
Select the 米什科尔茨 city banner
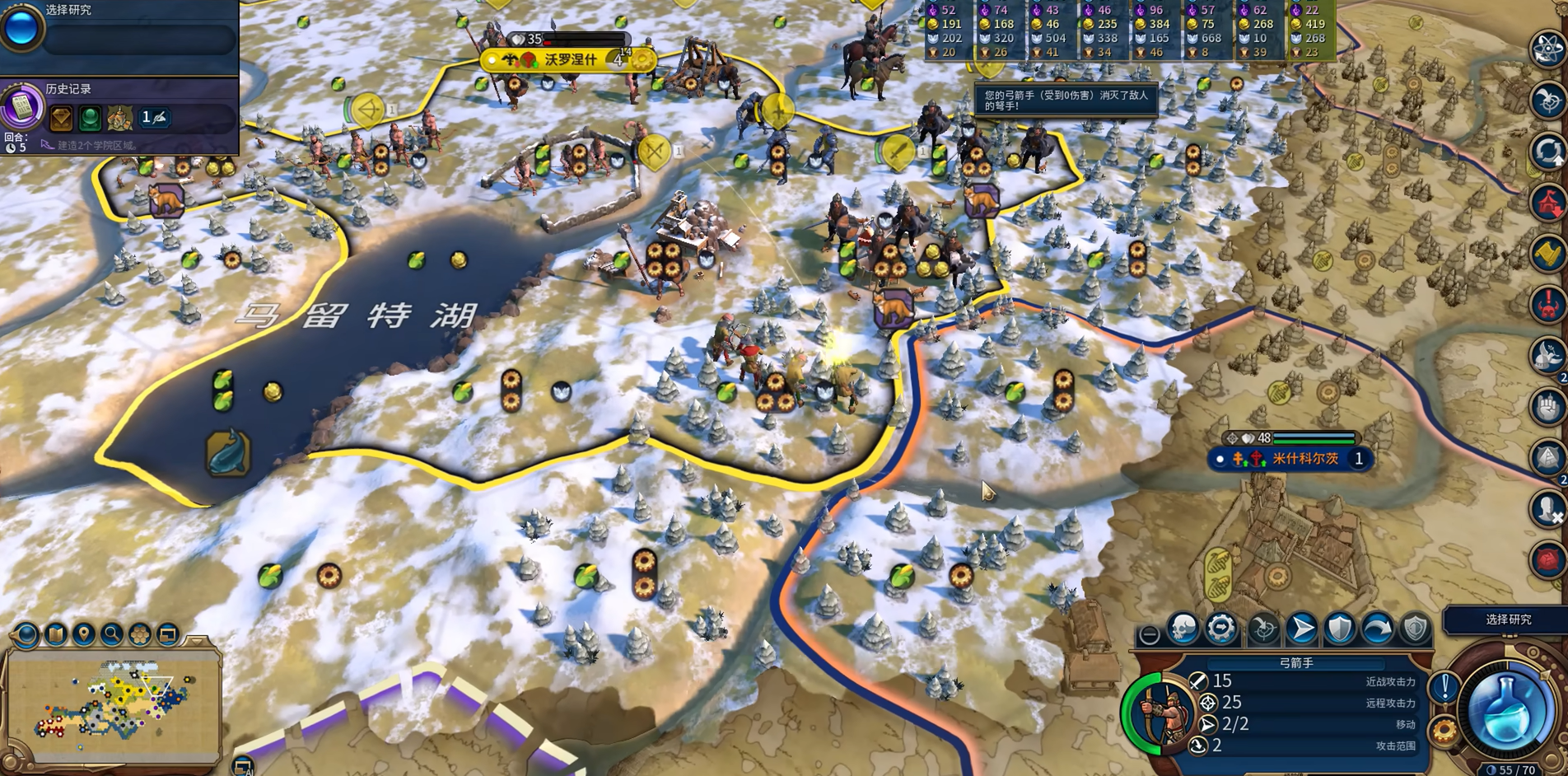click(x=1304, y=459)
